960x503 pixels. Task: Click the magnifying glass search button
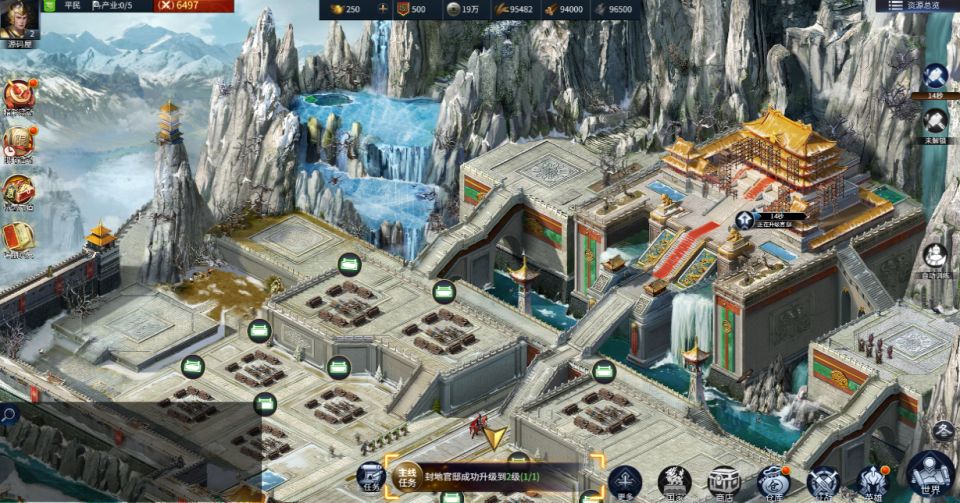tap(9, 412)
